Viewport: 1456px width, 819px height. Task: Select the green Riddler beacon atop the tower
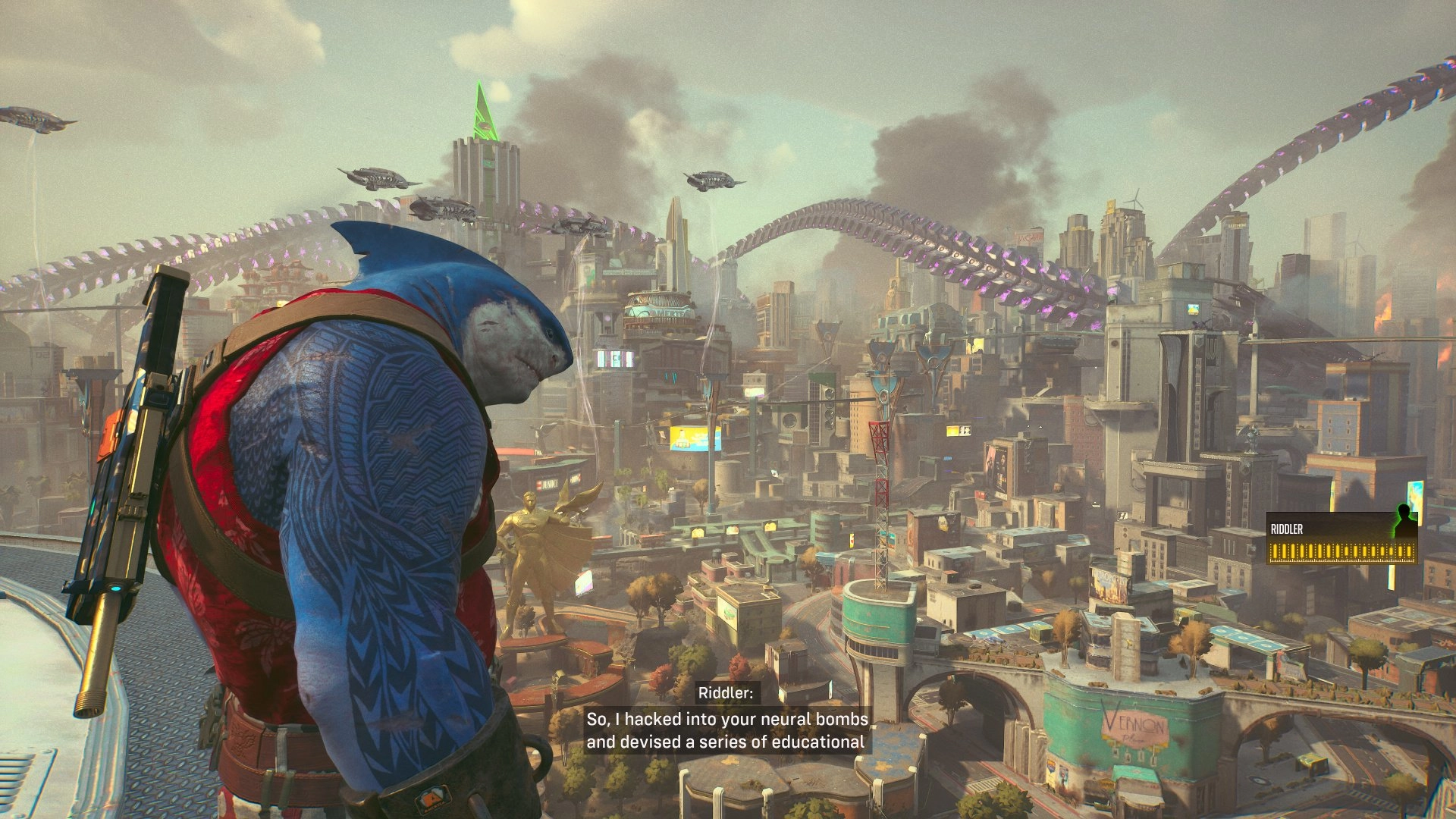point(485,114)
